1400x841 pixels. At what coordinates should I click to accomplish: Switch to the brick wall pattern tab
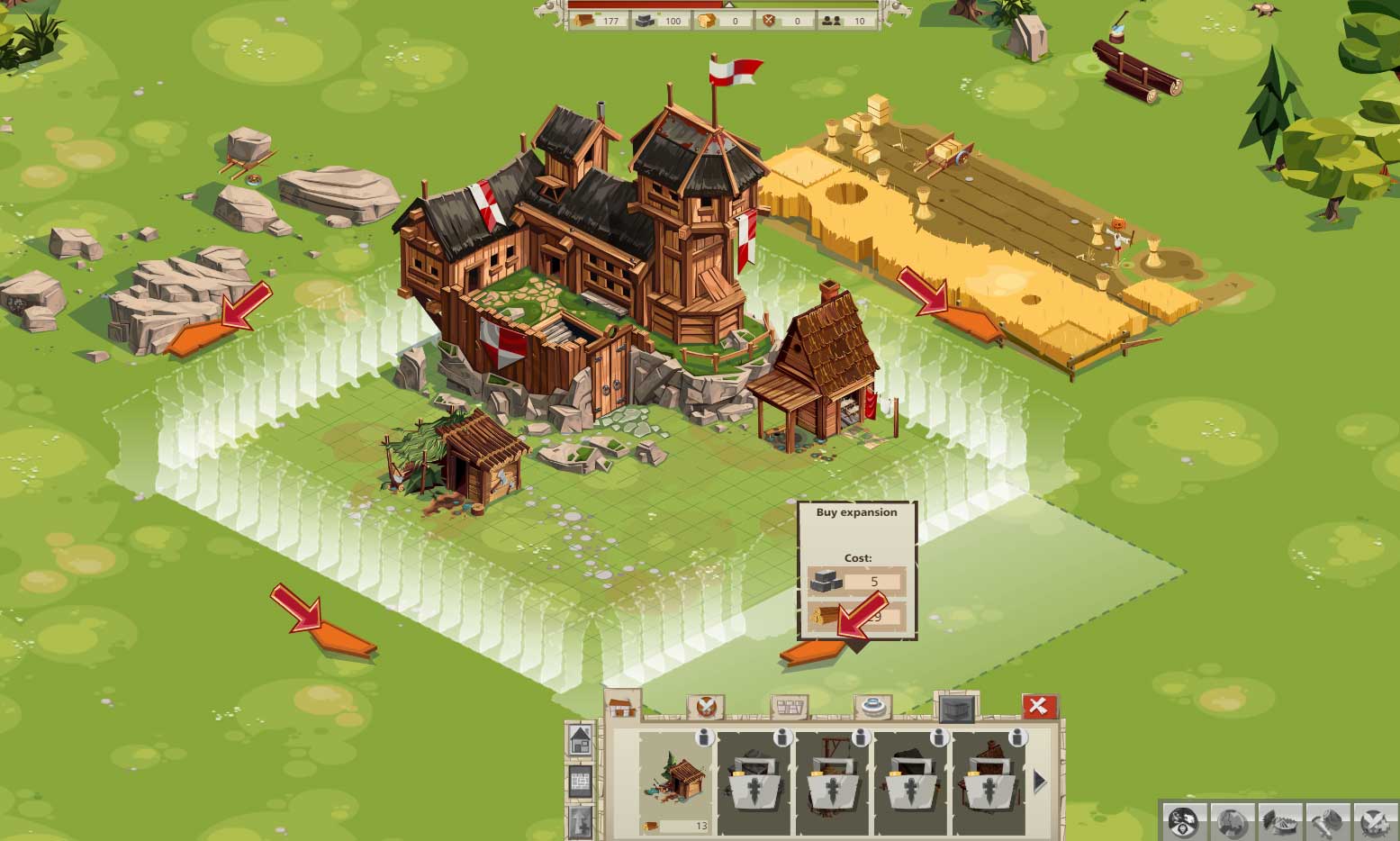pos(789,707)
